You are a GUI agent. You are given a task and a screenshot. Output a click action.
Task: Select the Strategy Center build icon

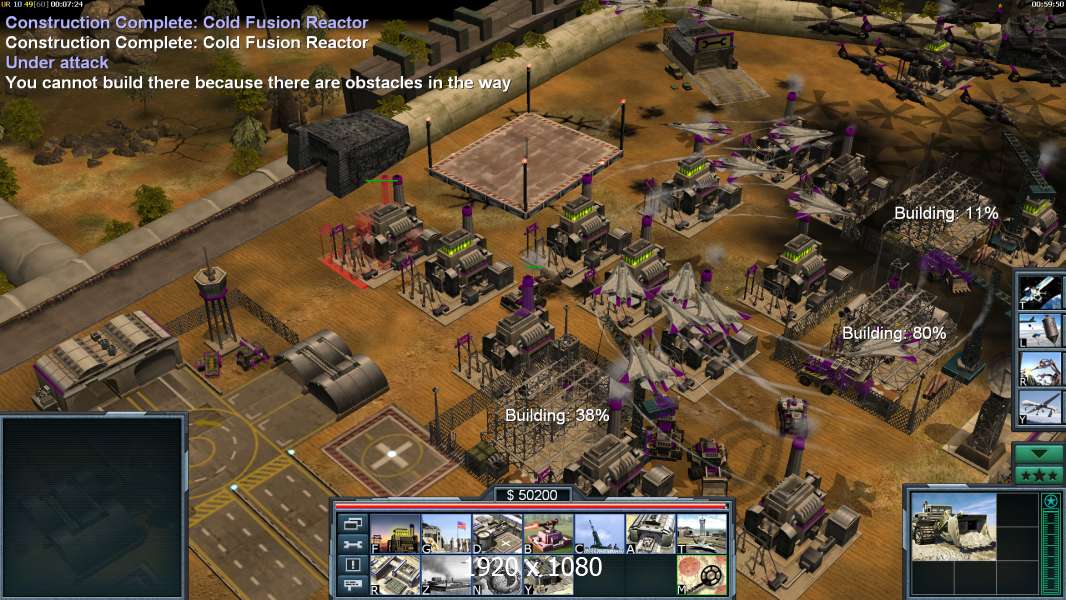click(394, 574)
